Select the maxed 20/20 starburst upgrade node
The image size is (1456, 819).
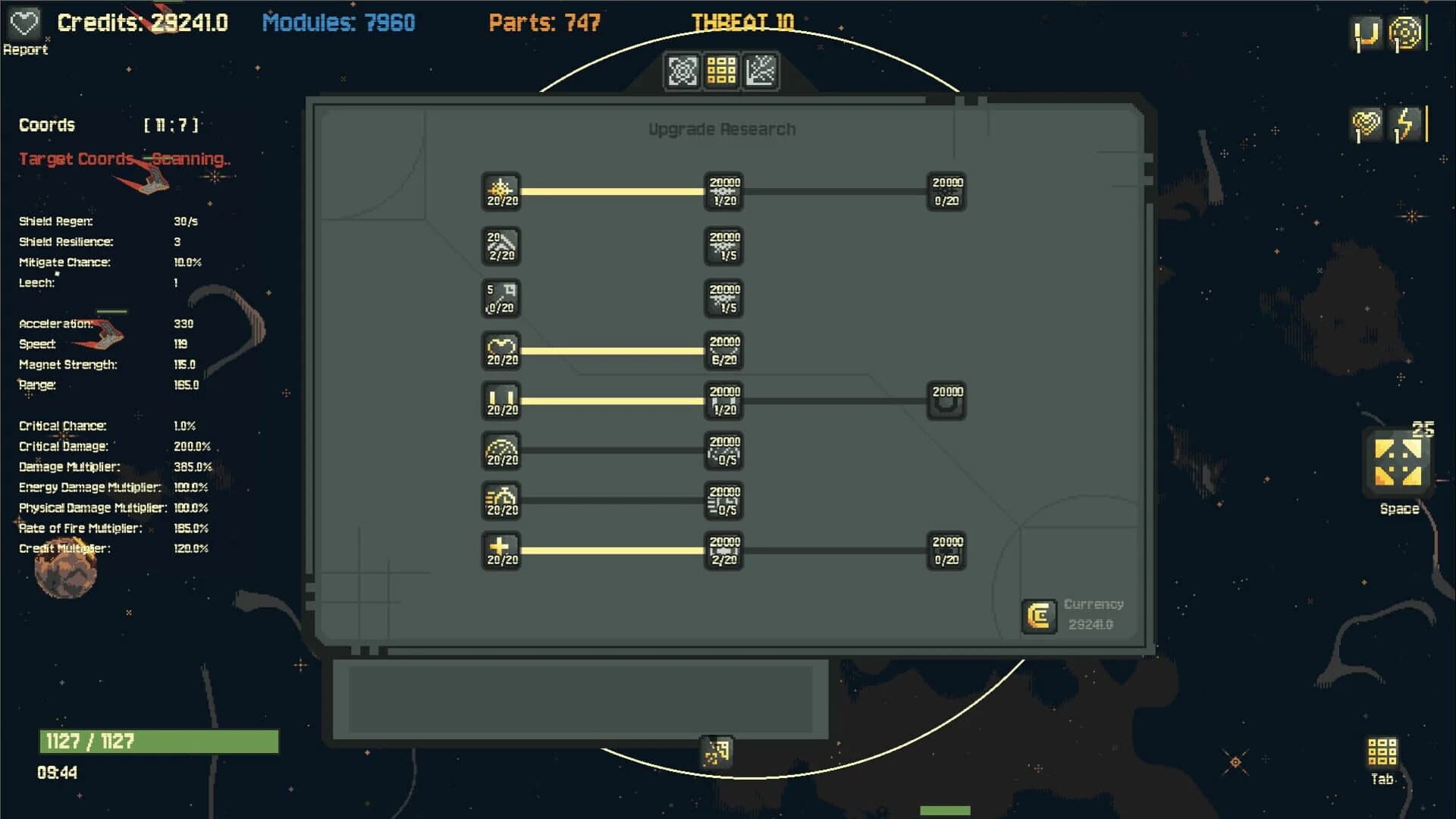click(x=501, y=191)
